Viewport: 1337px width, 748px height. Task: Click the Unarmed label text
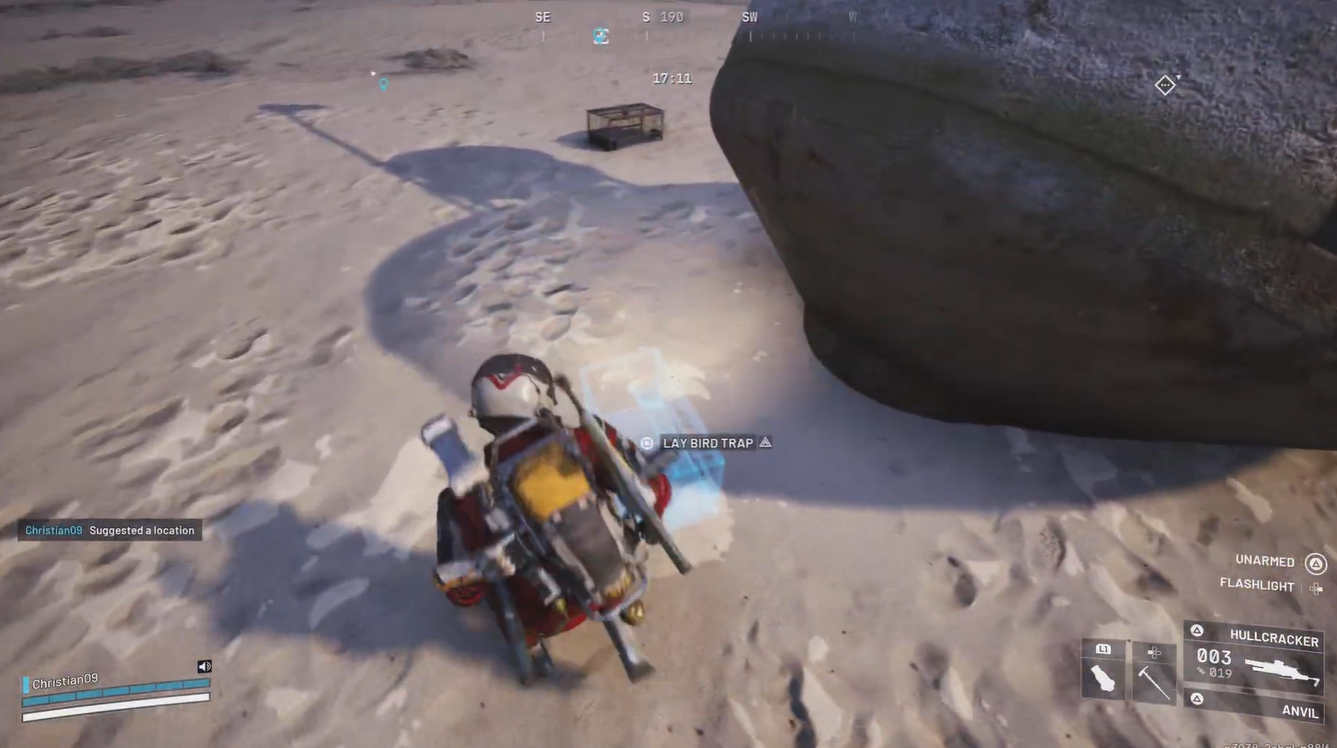[1264, 560]
